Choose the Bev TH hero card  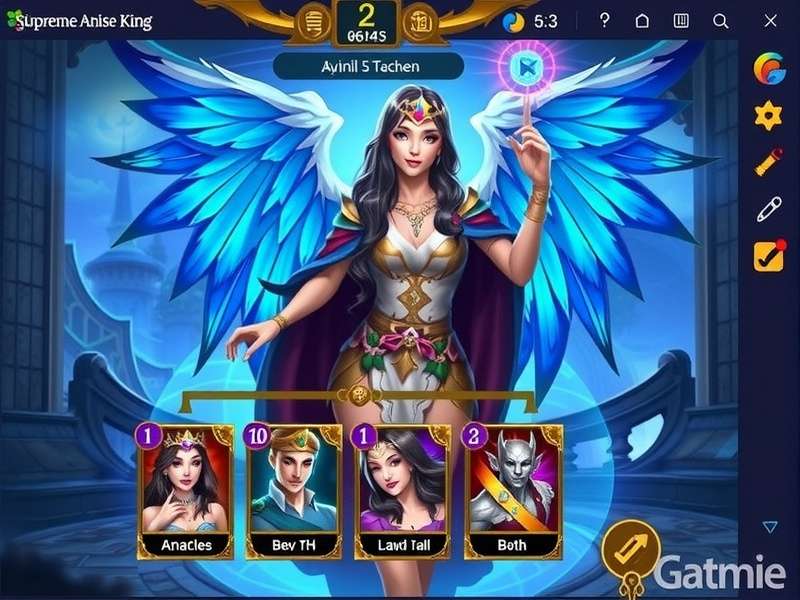point(294,490)
